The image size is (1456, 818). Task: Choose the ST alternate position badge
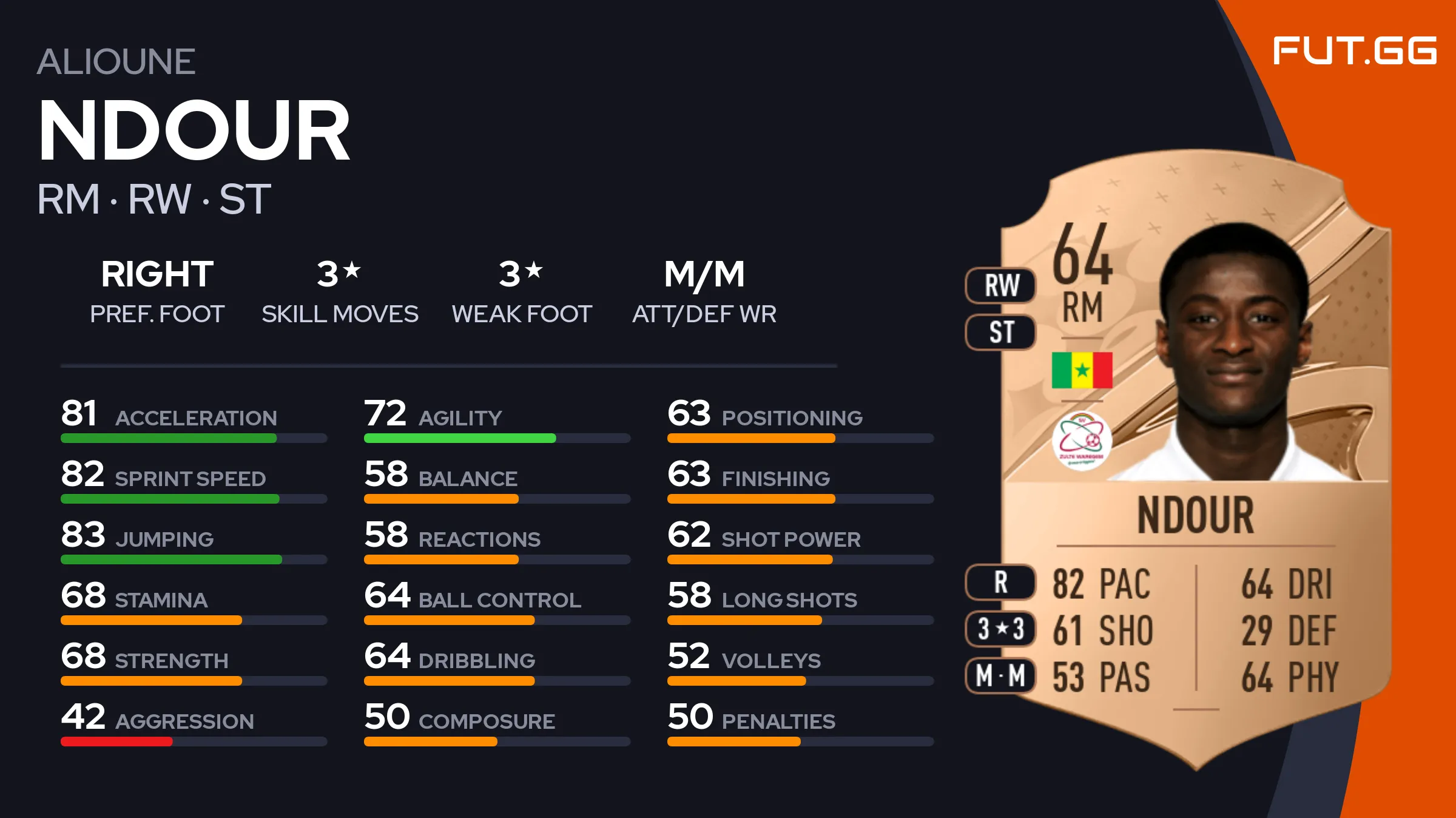pyautogui.click(x=1001, y=332)
